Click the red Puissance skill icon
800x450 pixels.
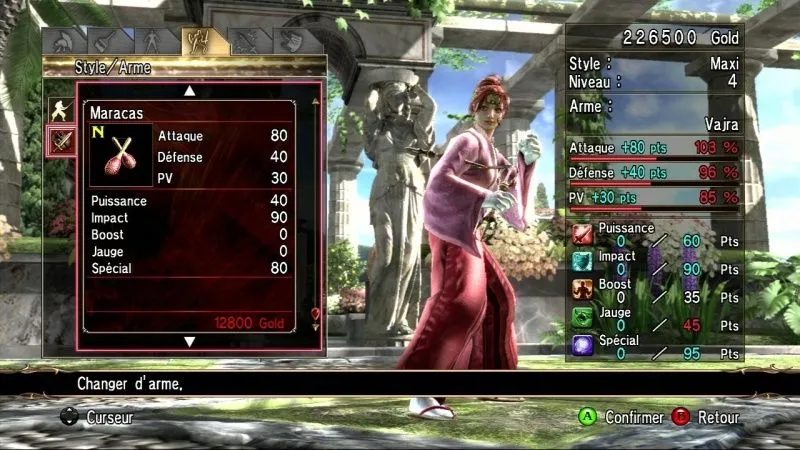click(583, 235)
